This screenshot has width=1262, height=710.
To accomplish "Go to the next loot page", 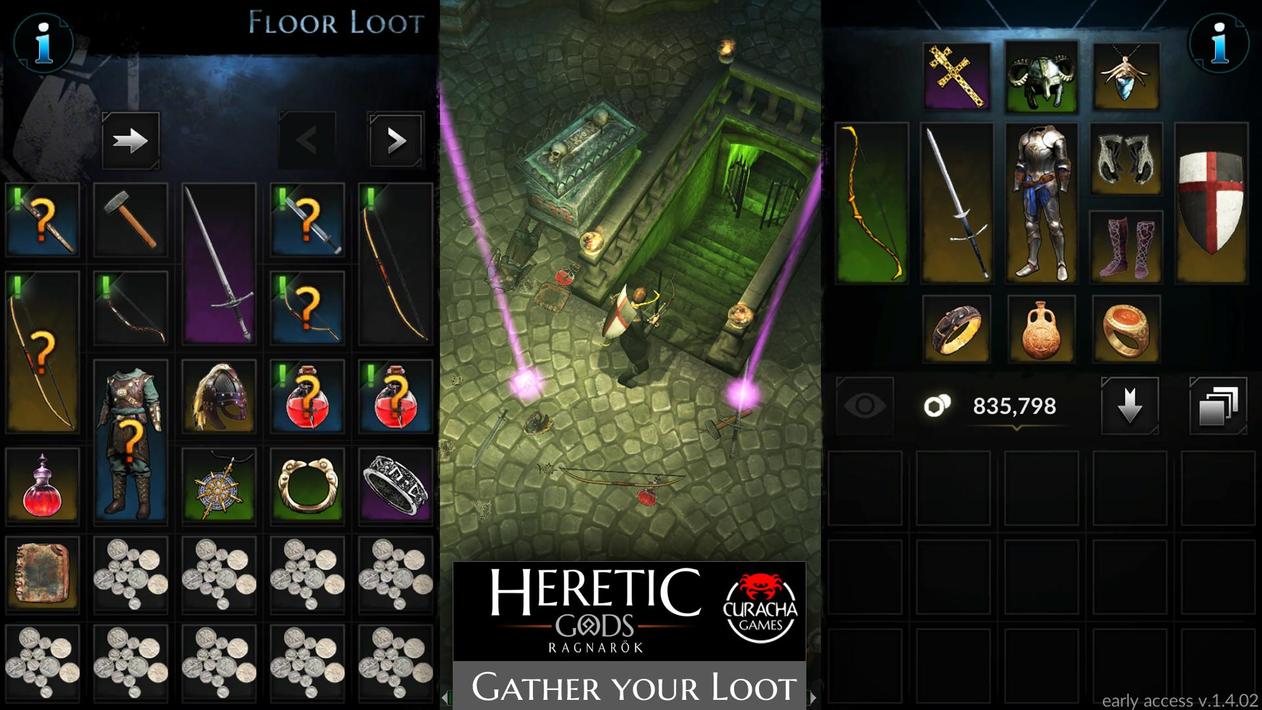I will (395, 141).
